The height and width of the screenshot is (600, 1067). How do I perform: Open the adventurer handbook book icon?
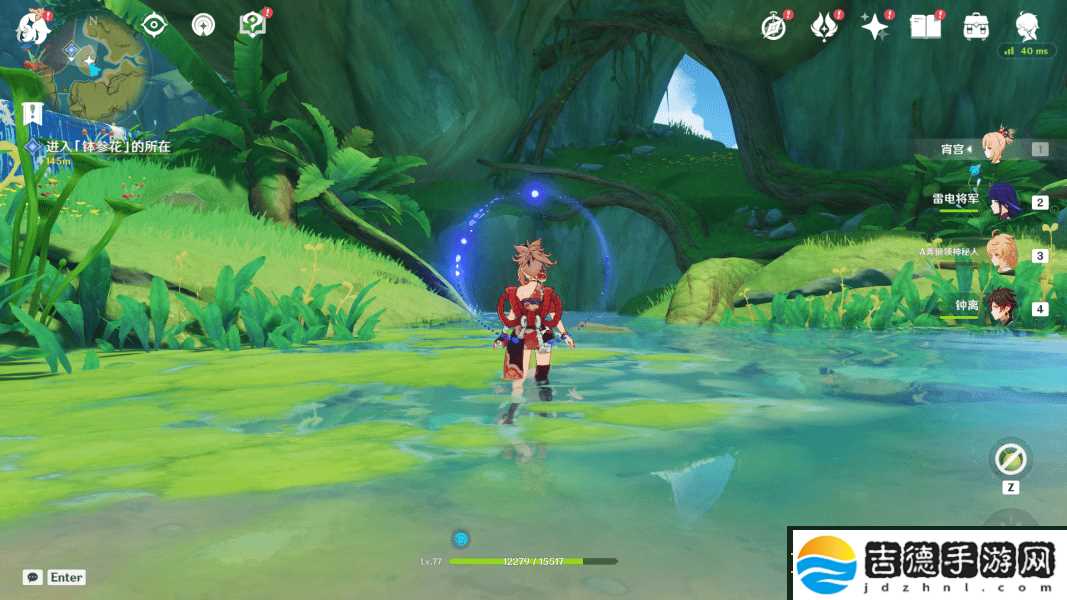(925, 27)
